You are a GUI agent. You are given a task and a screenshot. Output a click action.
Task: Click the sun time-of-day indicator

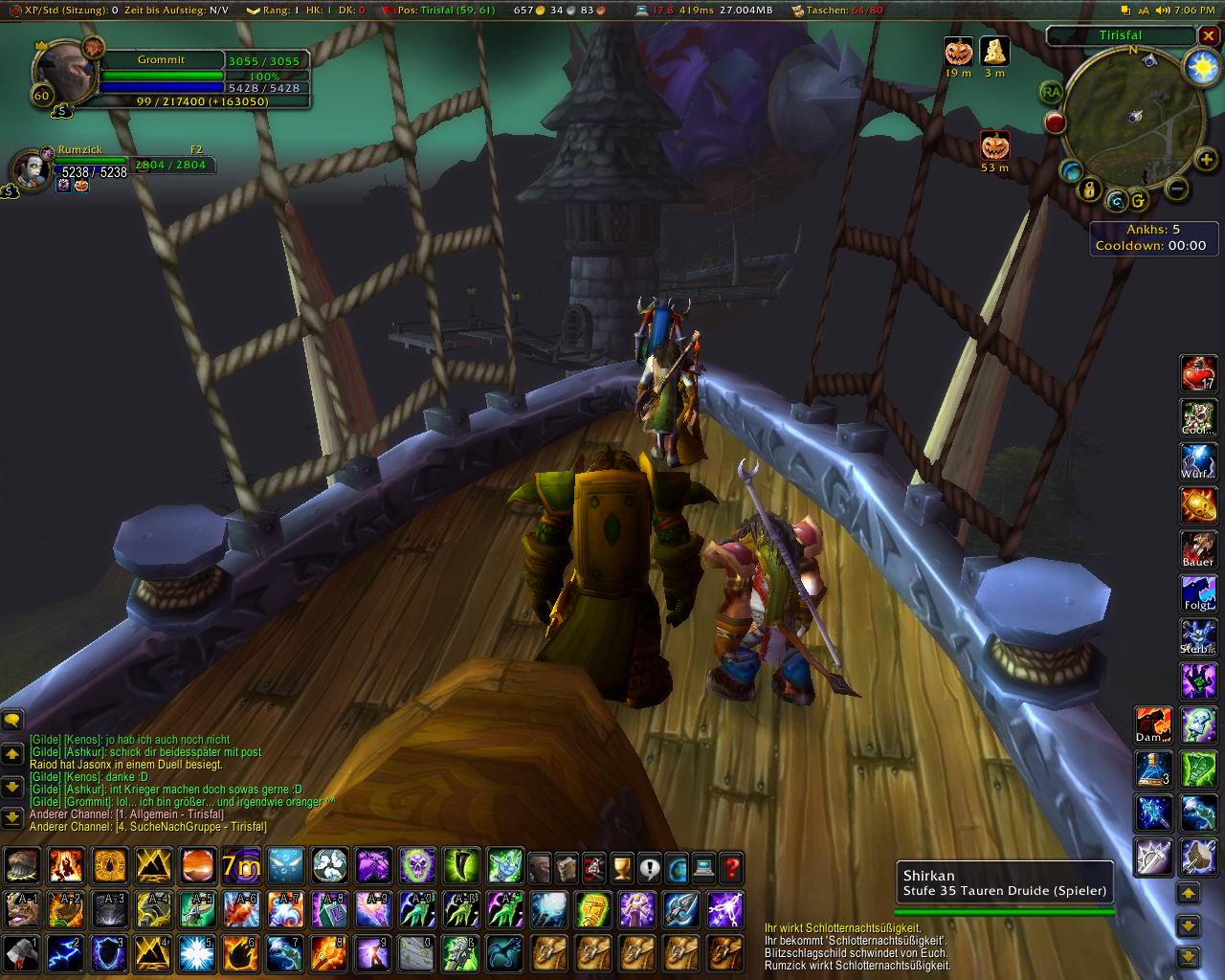pos(1199,65)
